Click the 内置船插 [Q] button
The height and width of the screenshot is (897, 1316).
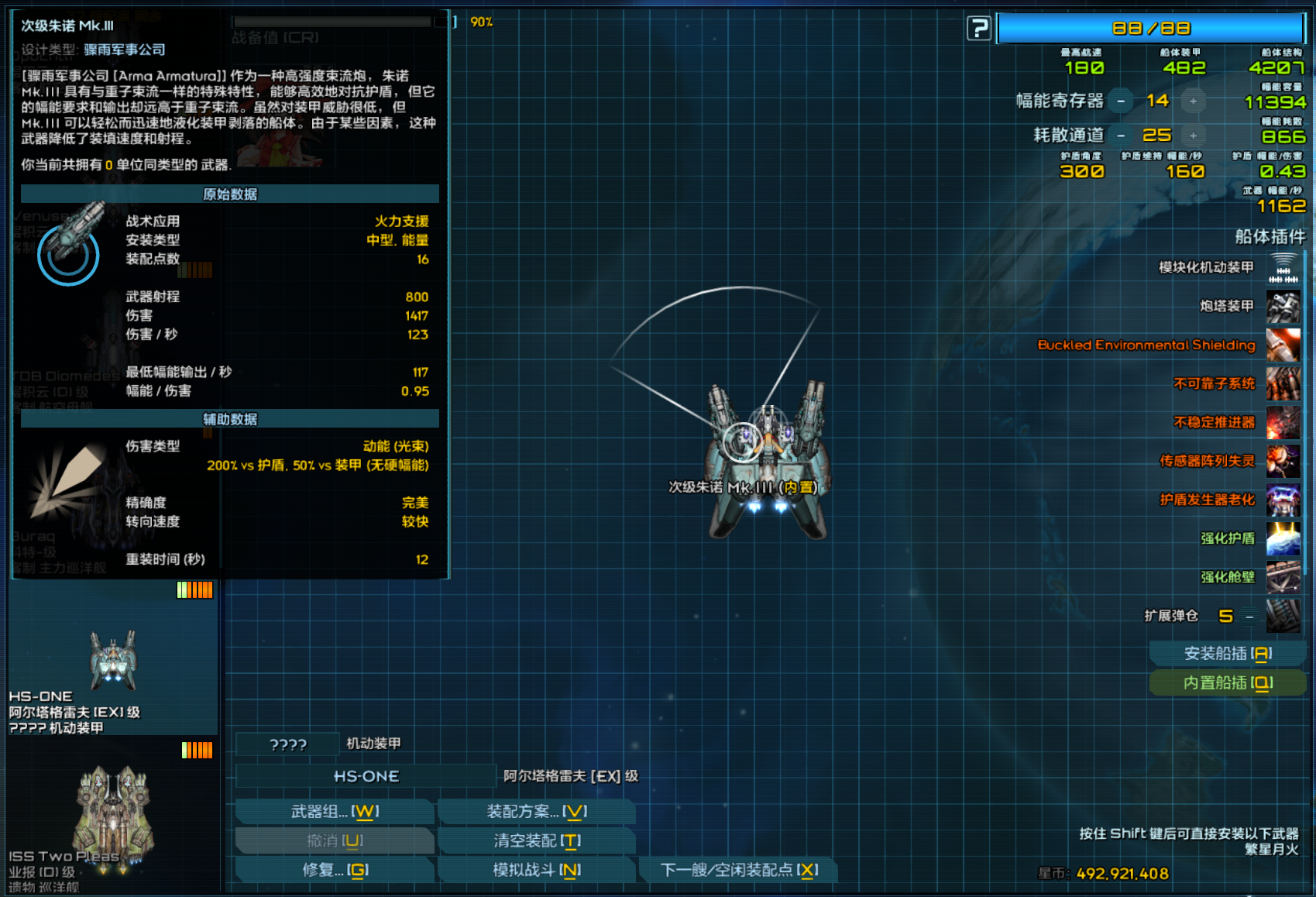pyautogui.click(x=1228, y=683)
